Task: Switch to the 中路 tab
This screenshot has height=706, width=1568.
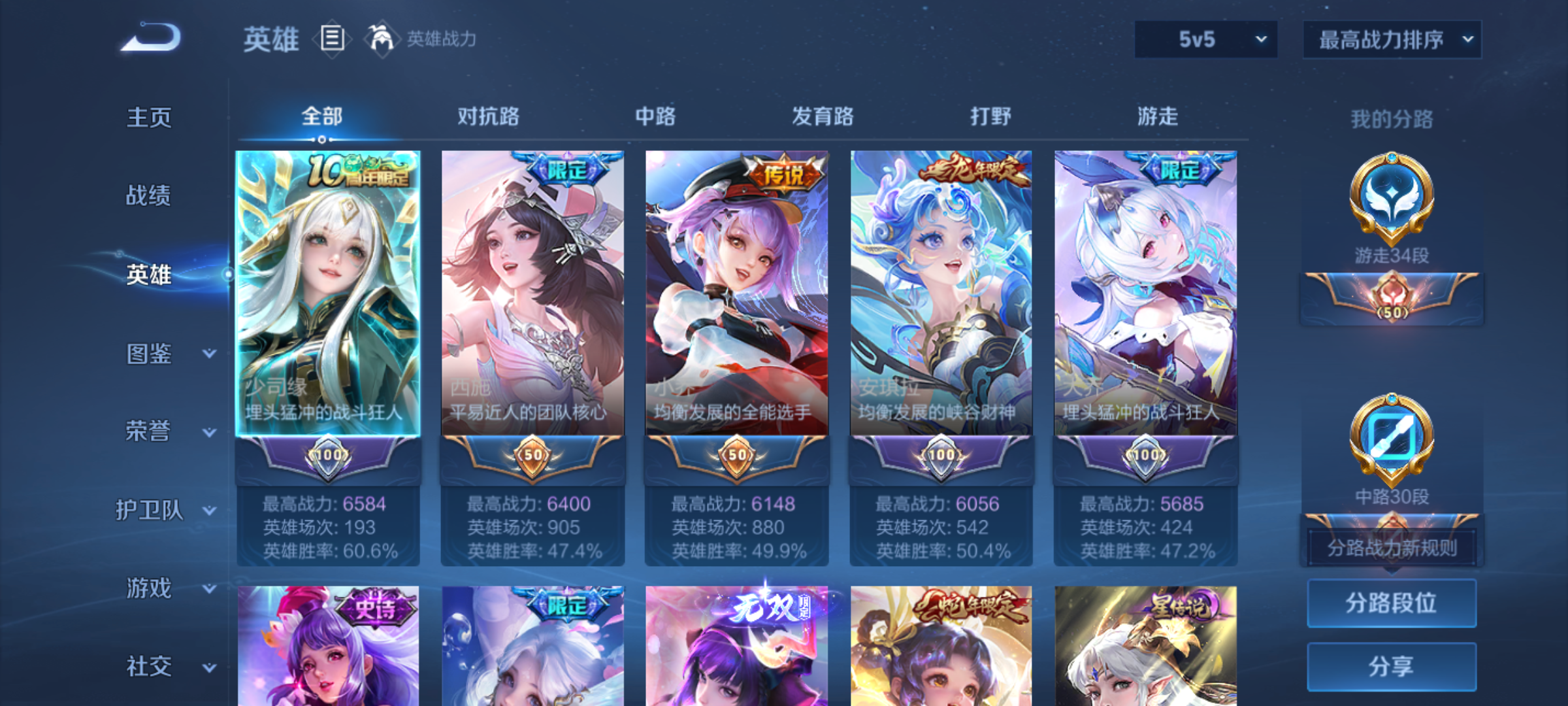Action: click(655, 116)
